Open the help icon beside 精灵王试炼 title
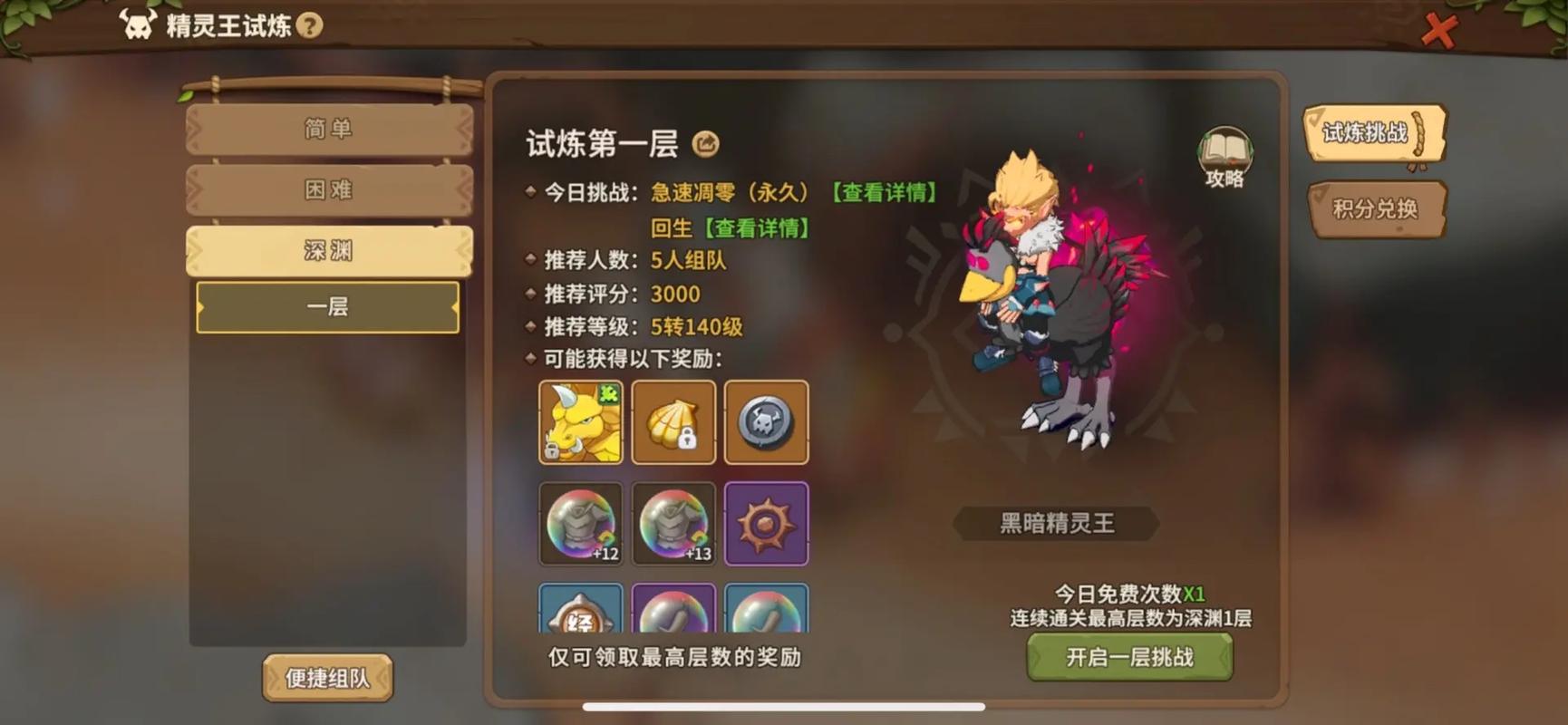This screenshot has width=1568, height=725. tap(312, 26)
